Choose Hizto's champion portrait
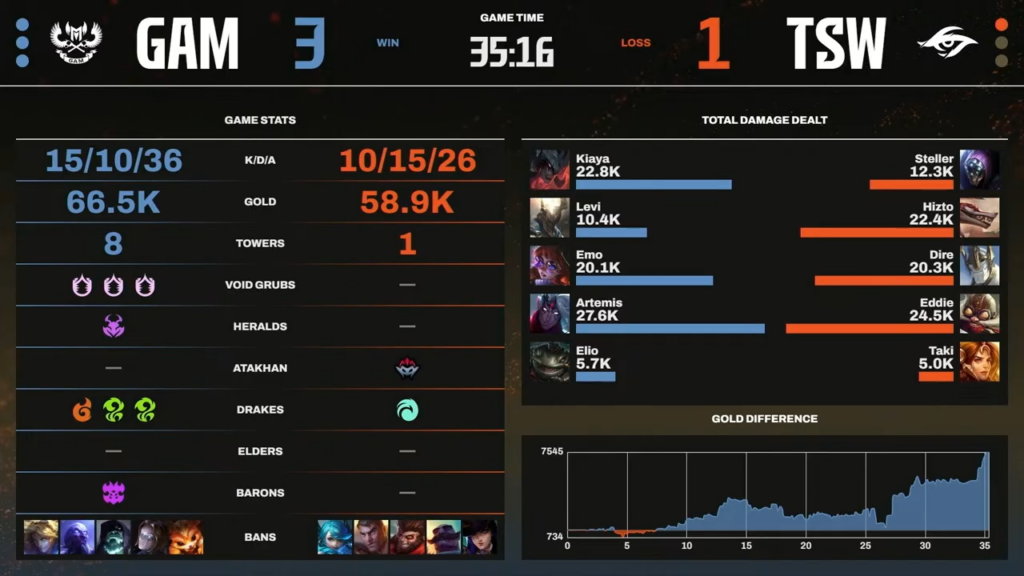Viewport: 1024px width, 576px height. [x=979, y=218]
